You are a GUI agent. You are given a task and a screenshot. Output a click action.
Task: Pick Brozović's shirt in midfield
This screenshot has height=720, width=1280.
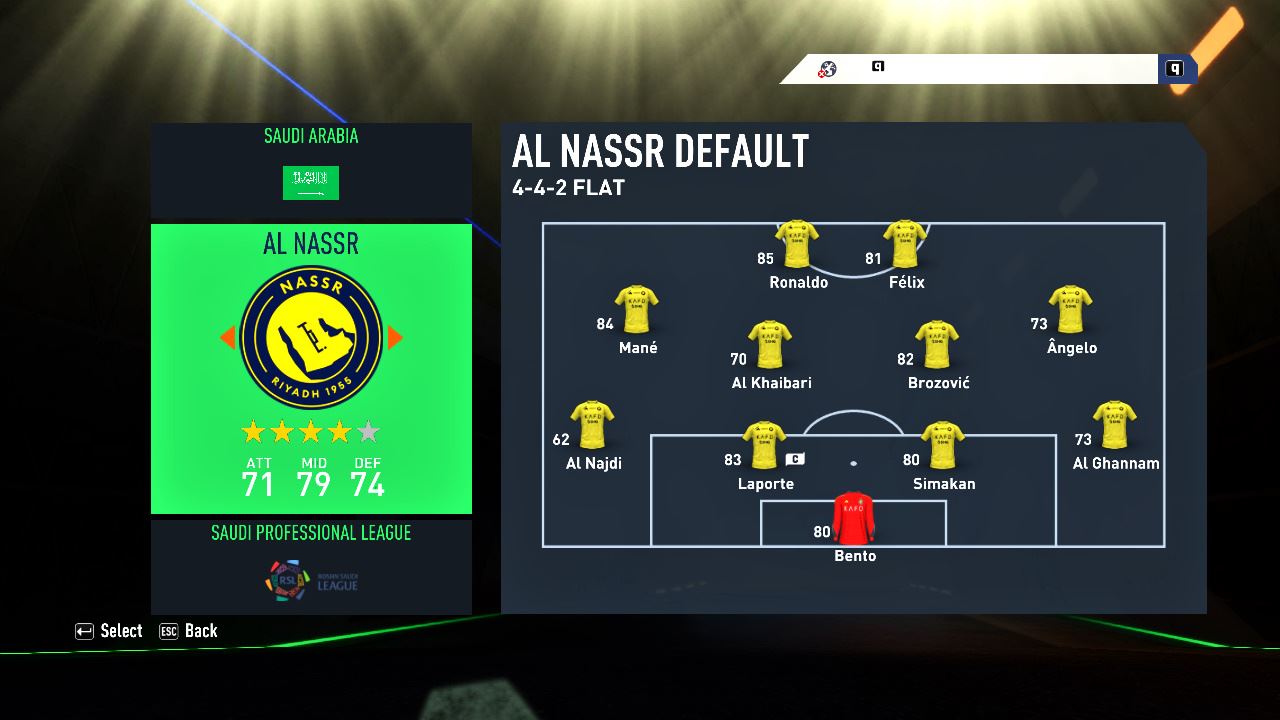[937, 345]
